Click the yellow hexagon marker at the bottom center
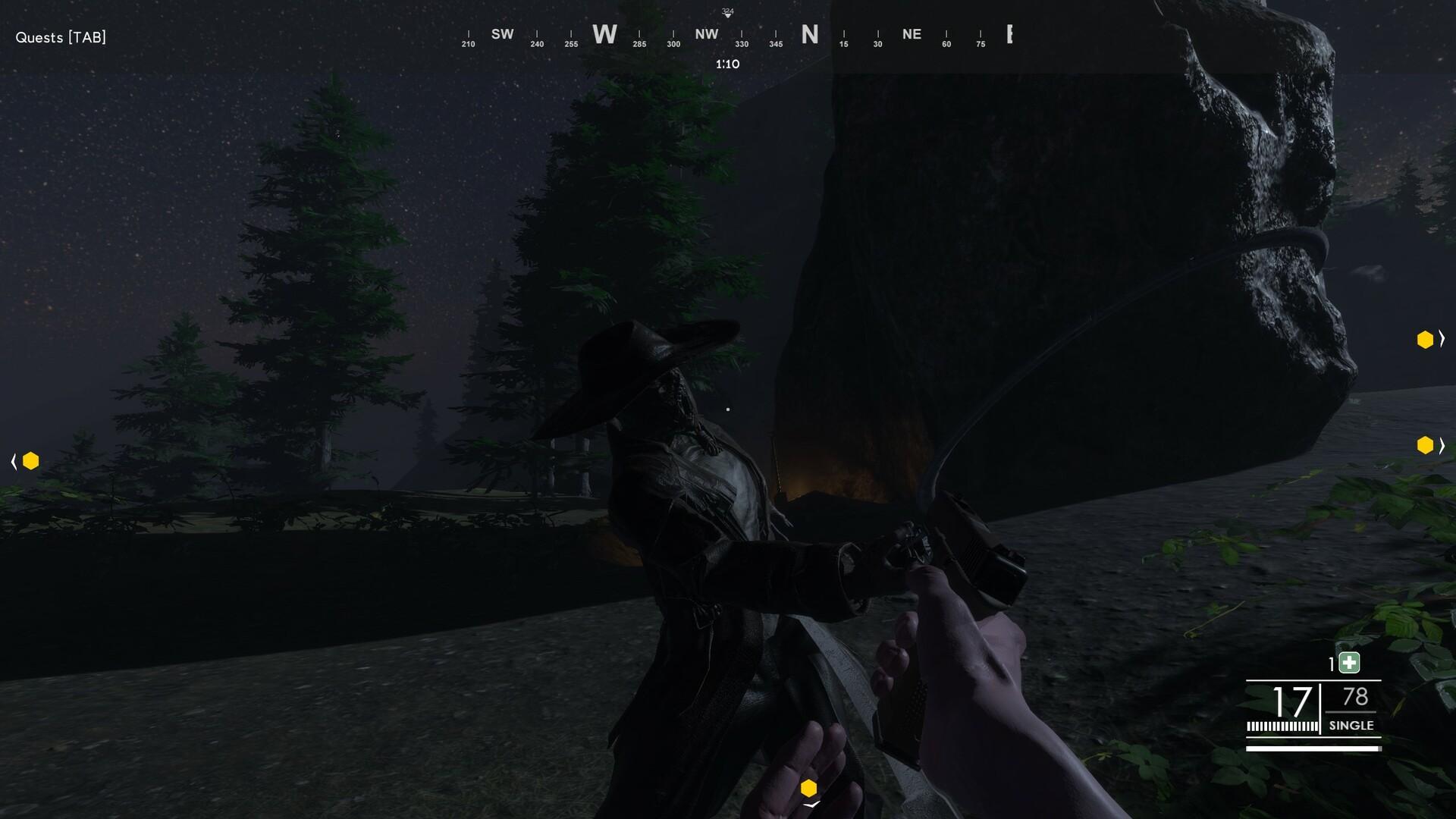 810,787
